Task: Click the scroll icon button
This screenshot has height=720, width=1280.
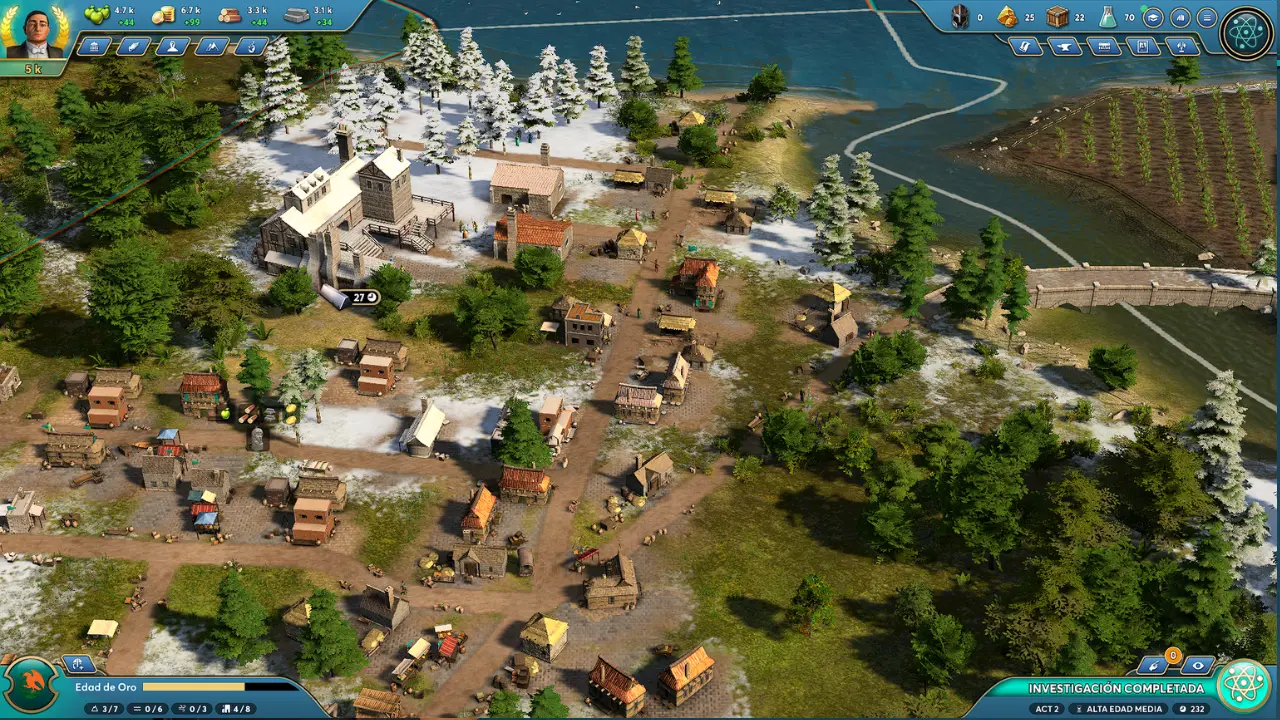Action: tap(1025, 46)
